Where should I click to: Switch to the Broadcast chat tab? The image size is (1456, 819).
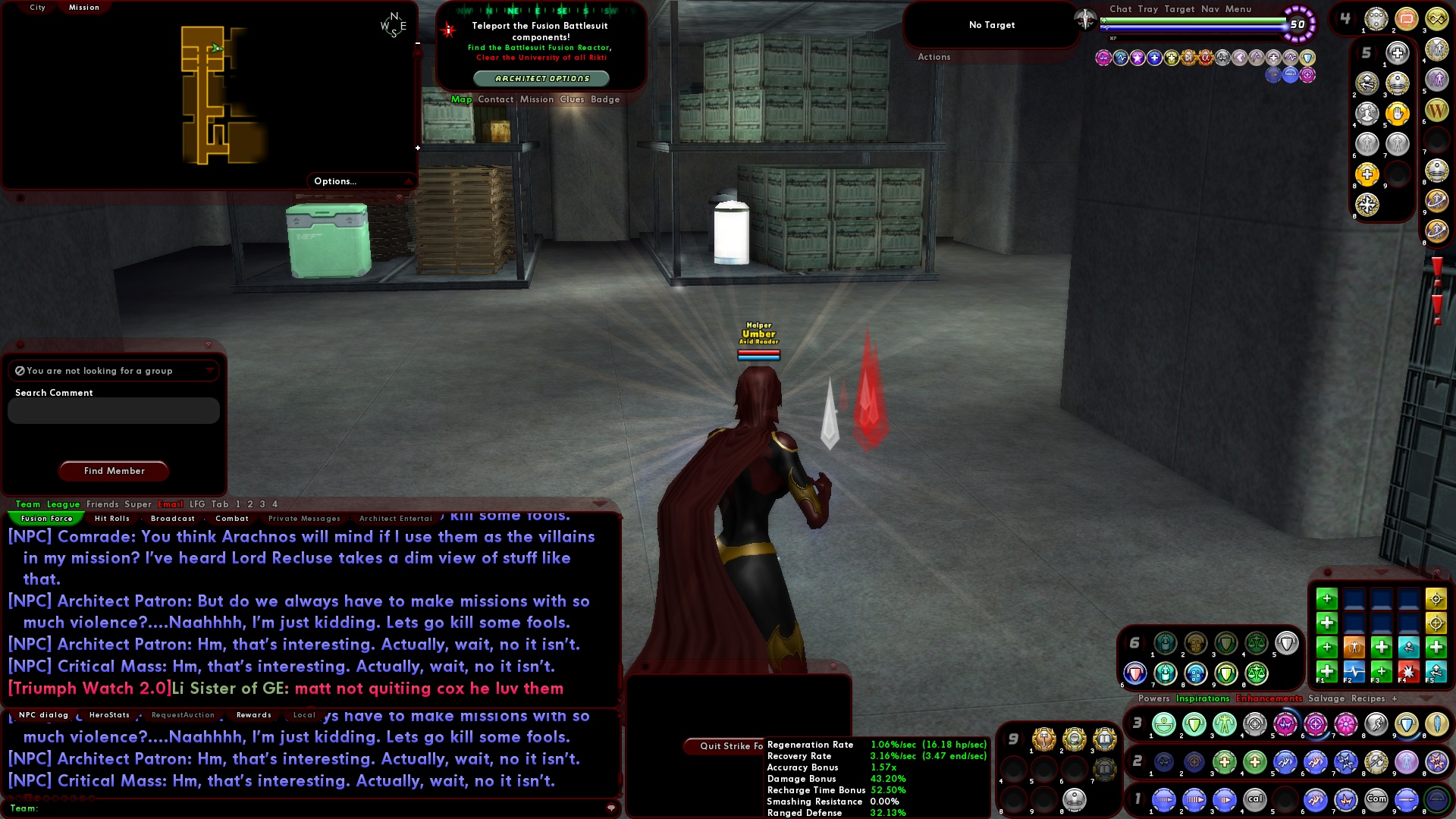pos(172,518)
